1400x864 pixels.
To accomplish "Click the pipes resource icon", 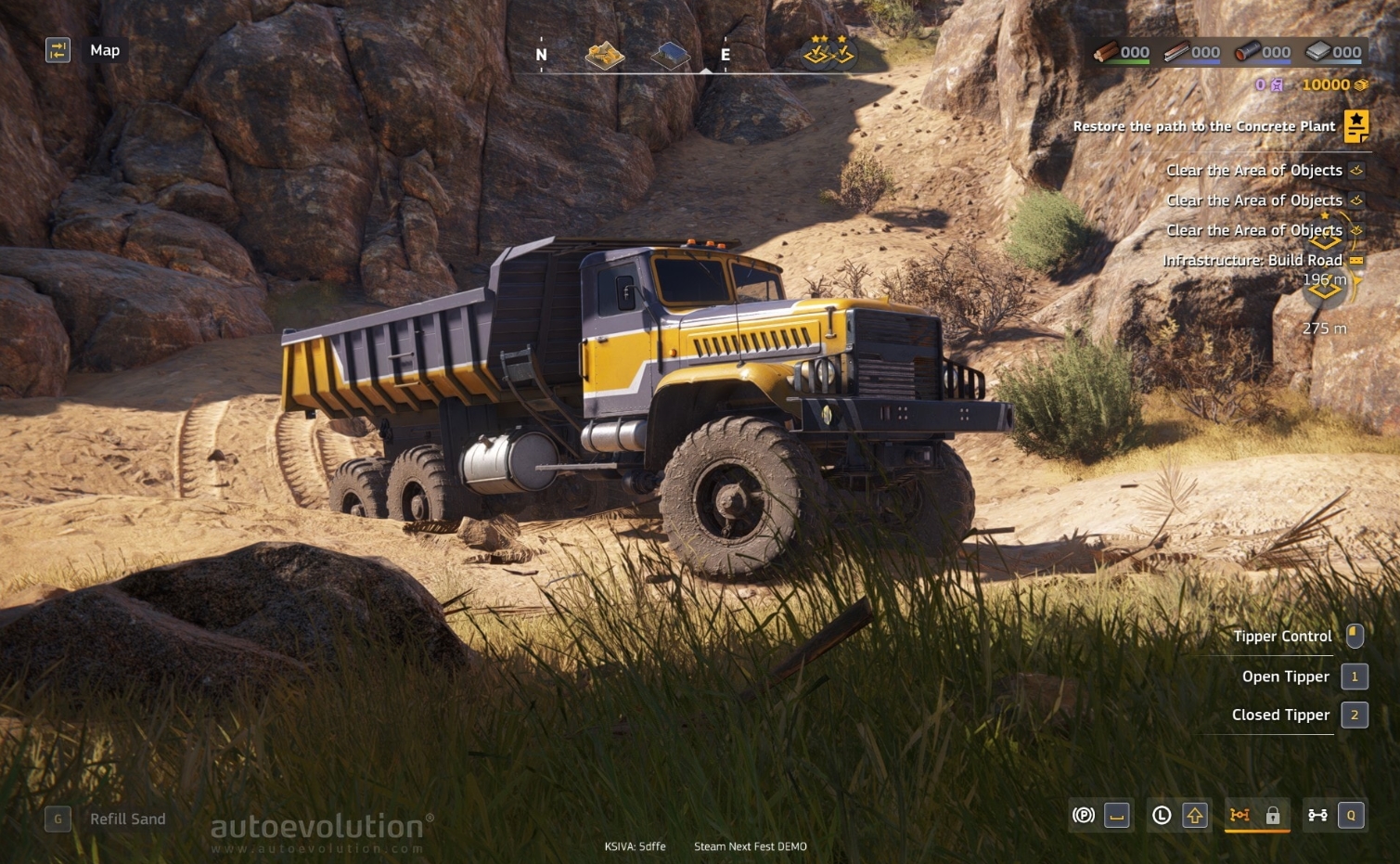I will click(x=1250, y=52).
